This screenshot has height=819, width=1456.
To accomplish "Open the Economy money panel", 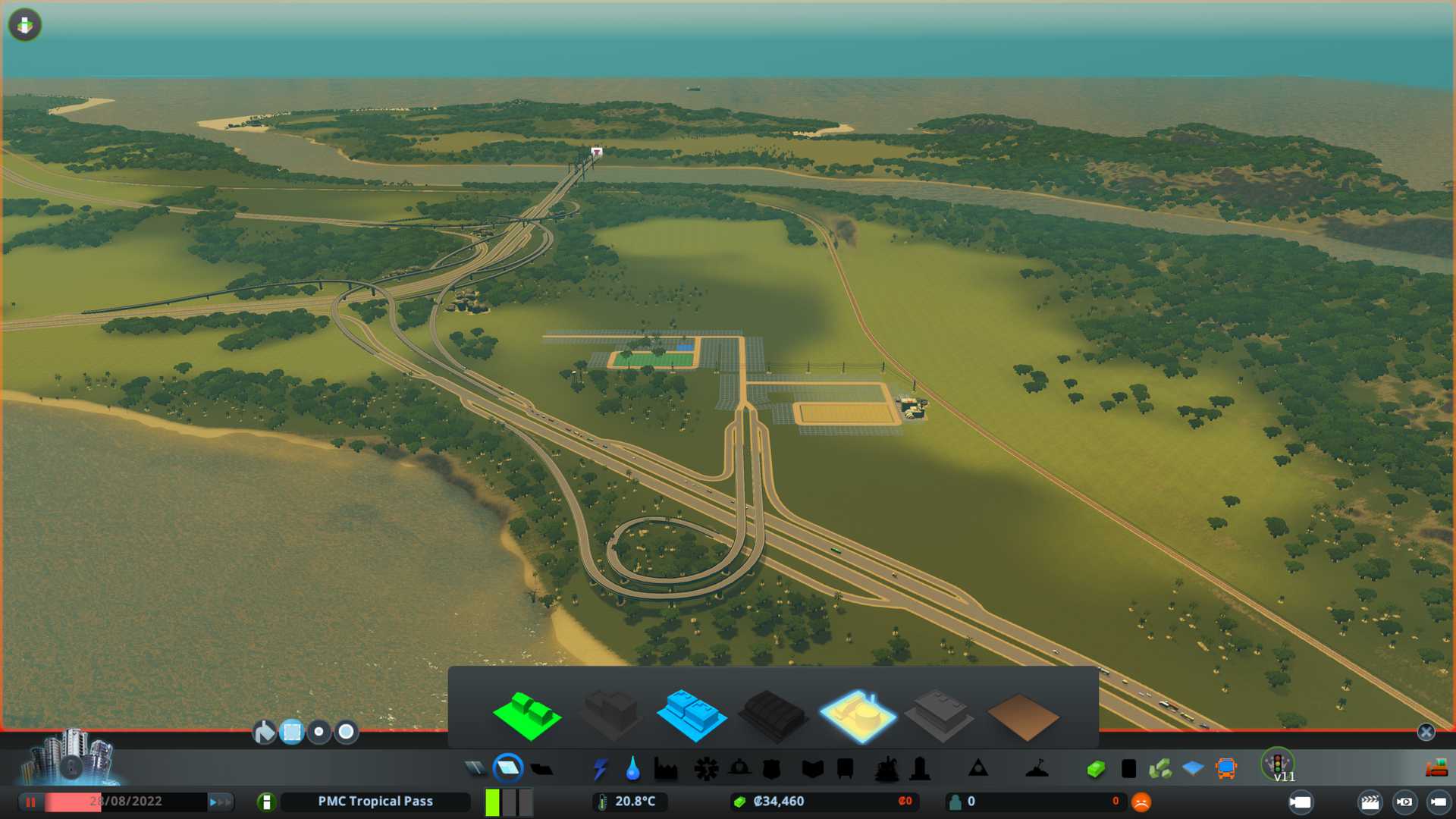I will 1095,769.
